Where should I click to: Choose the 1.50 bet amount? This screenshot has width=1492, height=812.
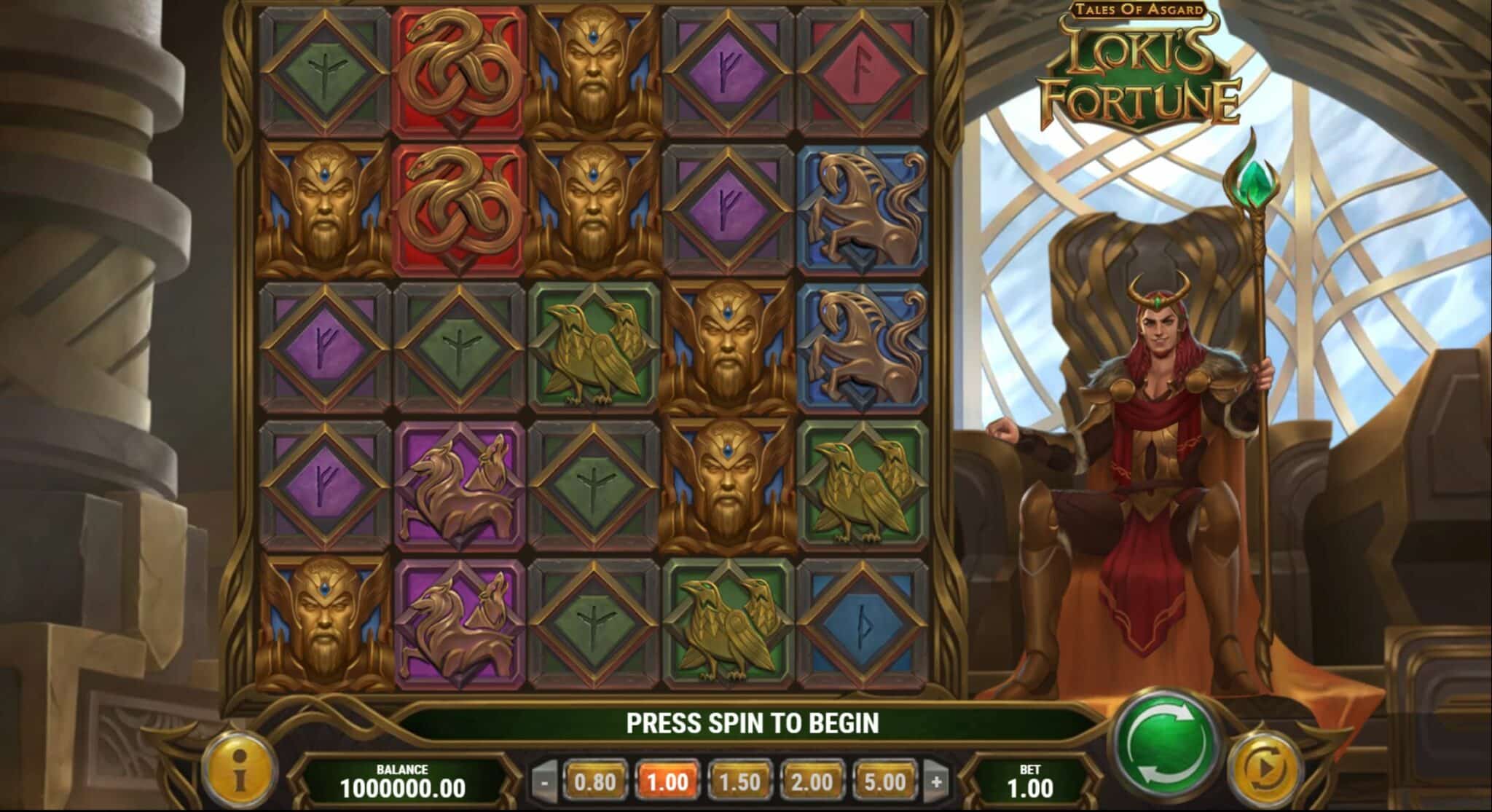pyautogui.click(x=739, y=782)
